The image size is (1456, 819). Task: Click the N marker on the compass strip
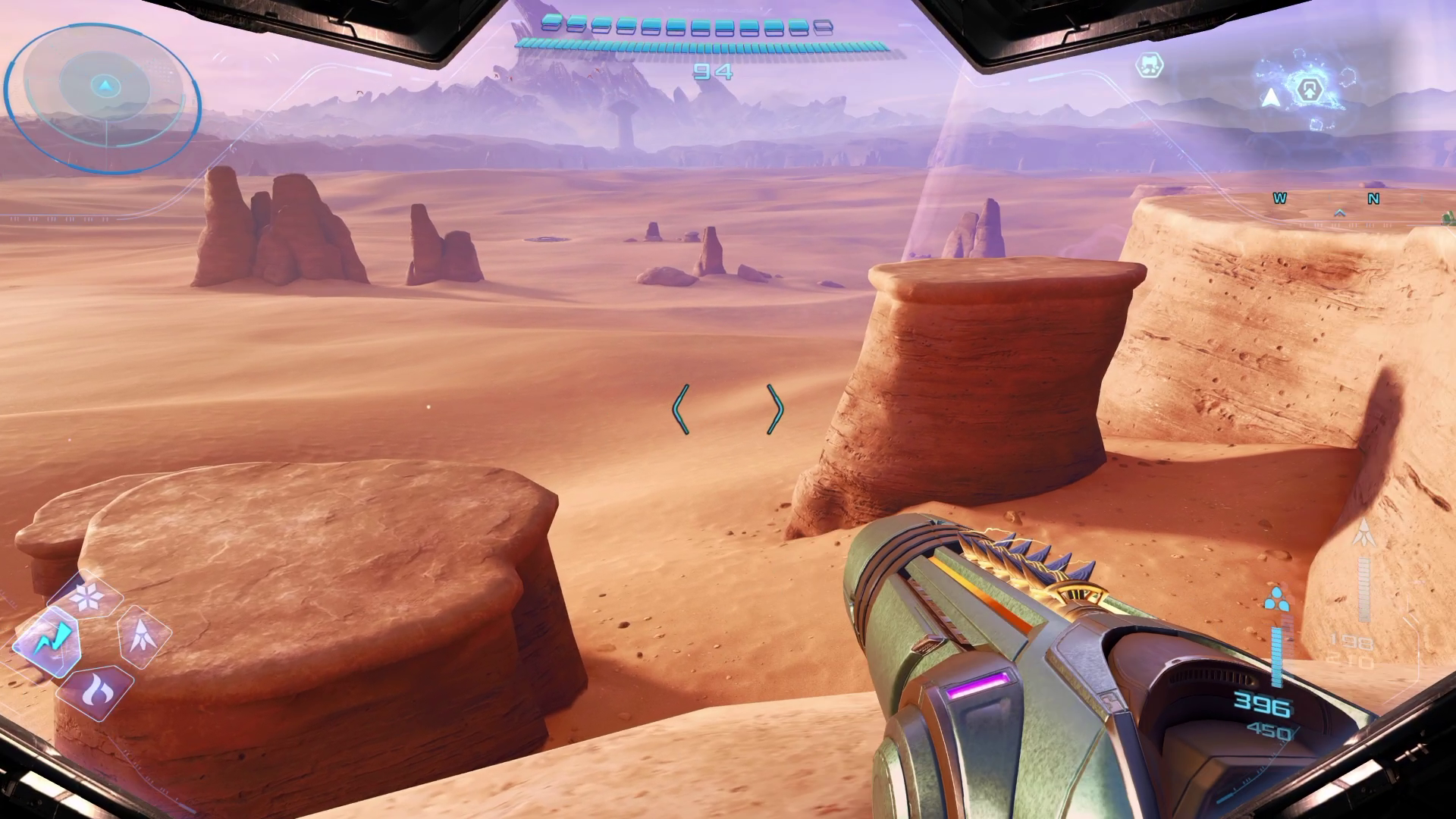1373,199
